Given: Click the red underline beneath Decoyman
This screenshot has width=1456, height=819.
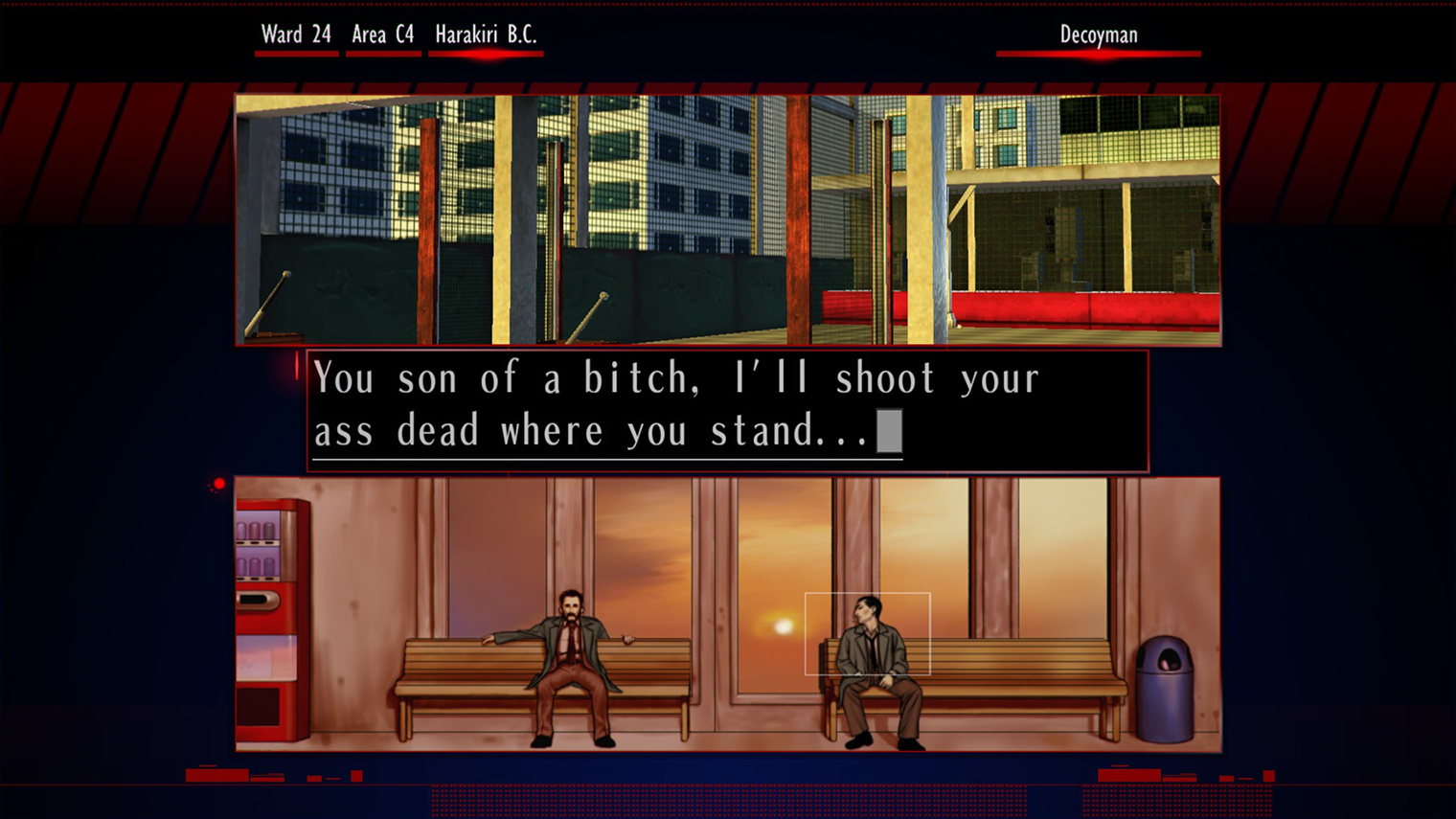Looking at the screenshot, I should point(1098,52).
